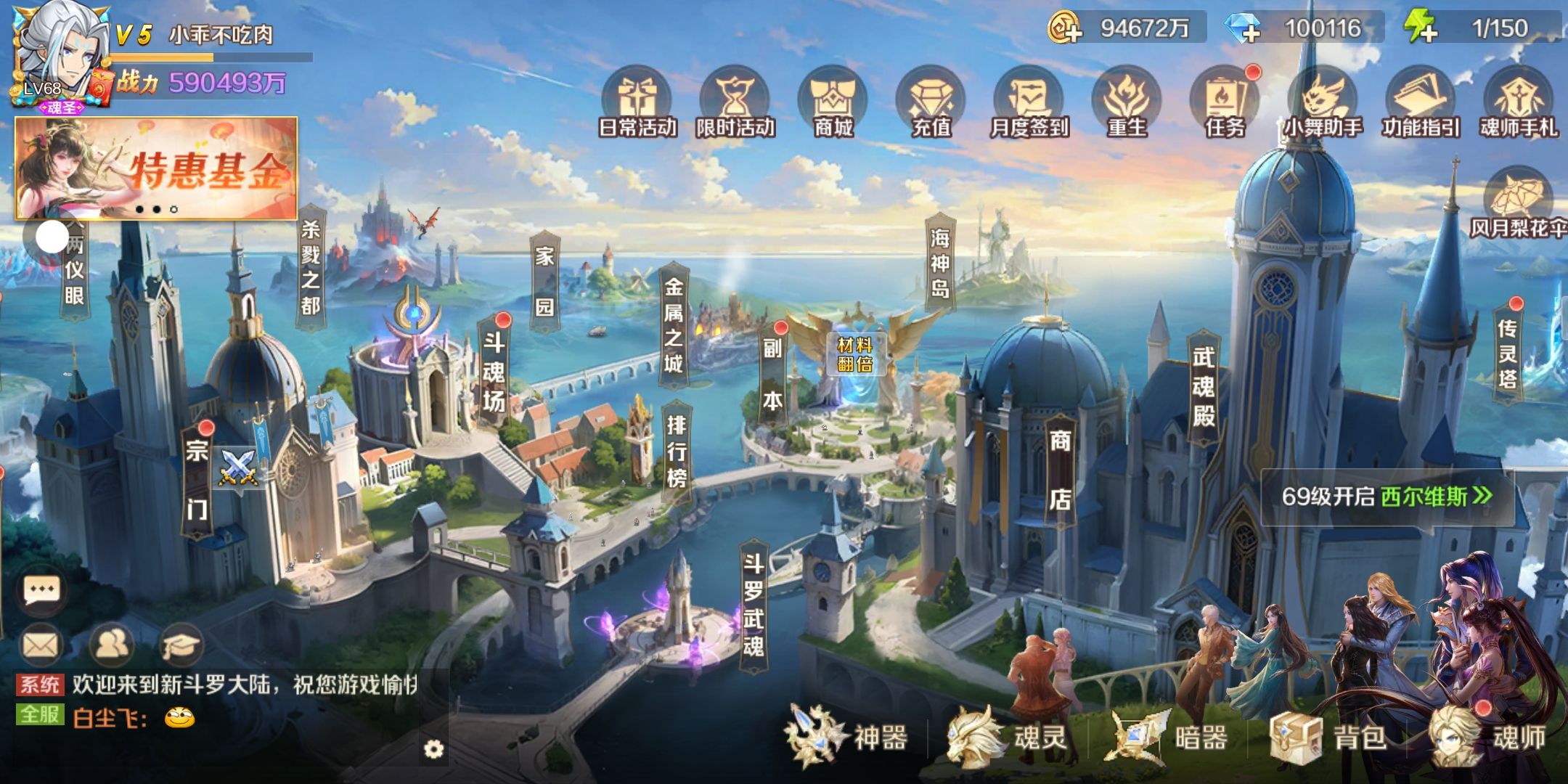Open the chat speech bubble button
The height and width of the screenshot is (784, 1568).
point(41,591)
